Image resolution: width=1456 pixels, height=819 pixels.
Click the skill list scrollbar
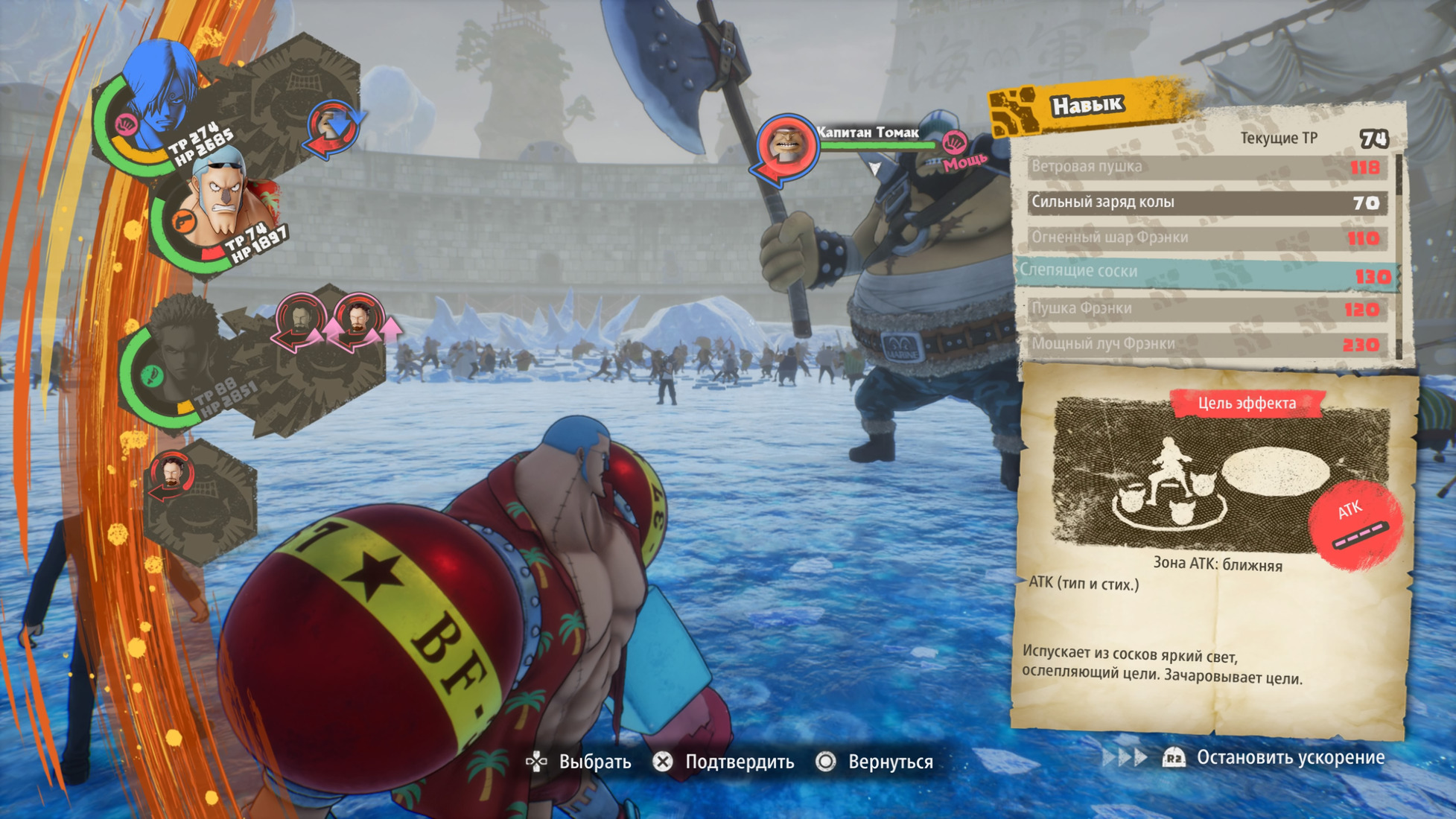coord(1399,257)
